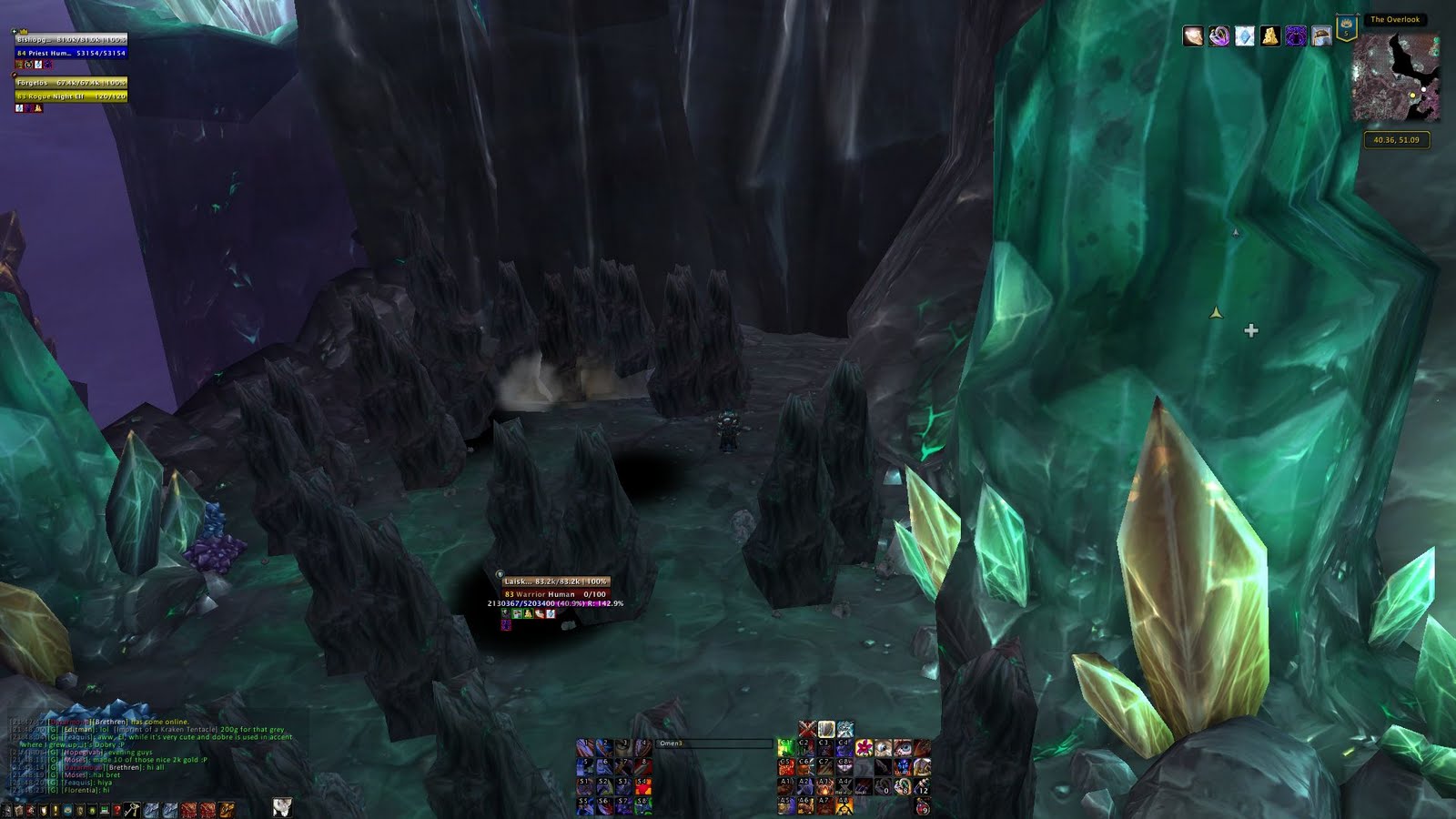Click the Lifeblood flower icon on the action bar
1456x819 pixels.
point(864,748)
